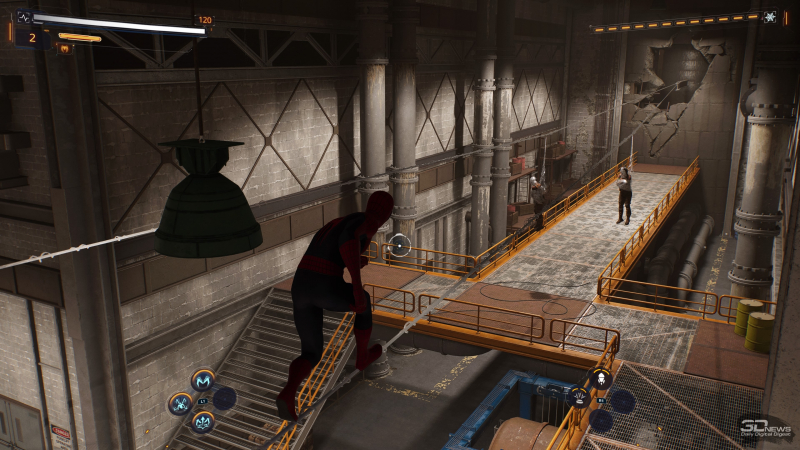The height and width of the screenshot is (450, 800).
Task: Select the rocket-shaped gadget icon
Action: [601, 378]
